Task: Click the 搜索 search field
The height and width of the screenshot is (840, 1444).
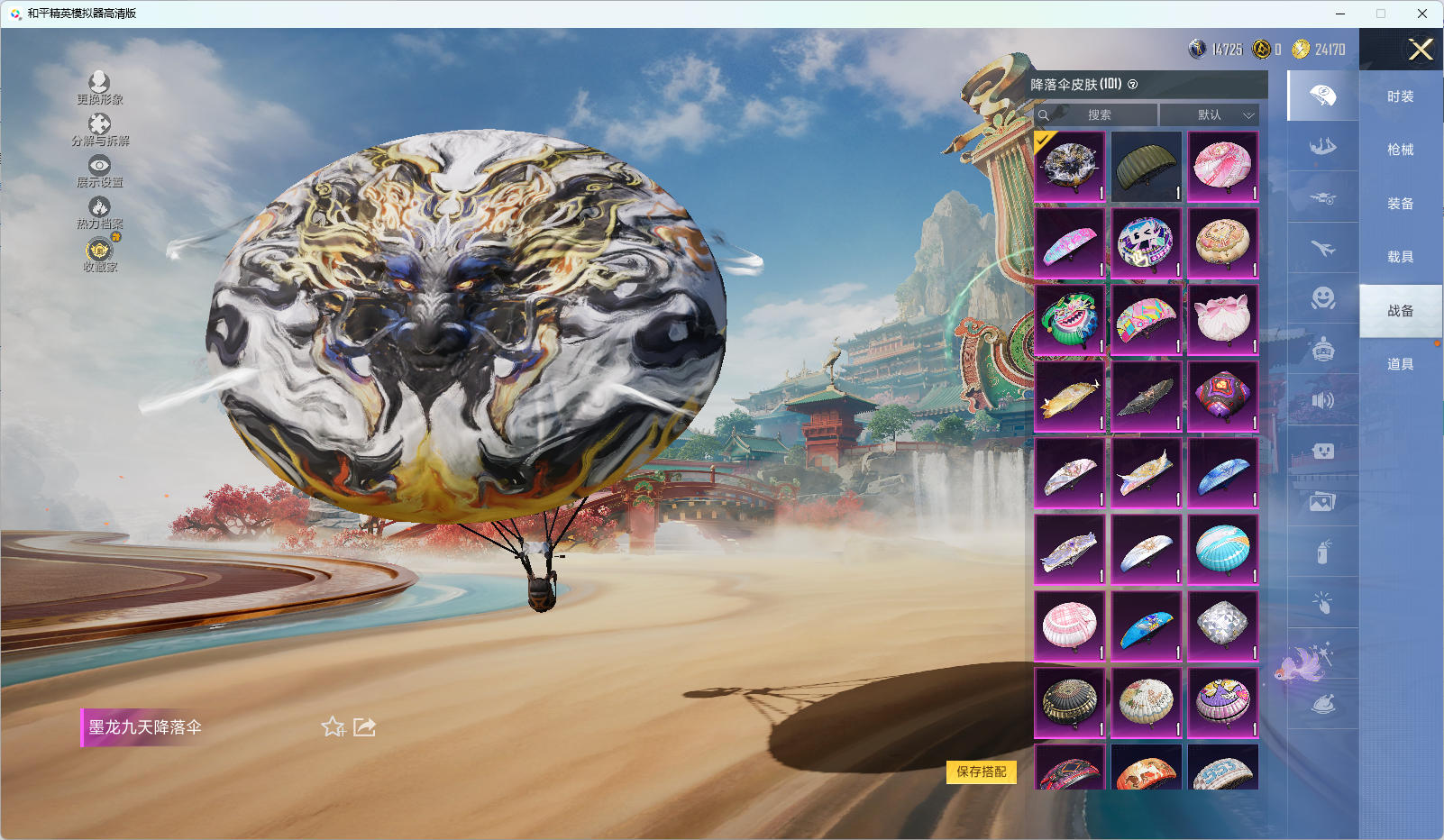Action: click(x=1098, y=115)
